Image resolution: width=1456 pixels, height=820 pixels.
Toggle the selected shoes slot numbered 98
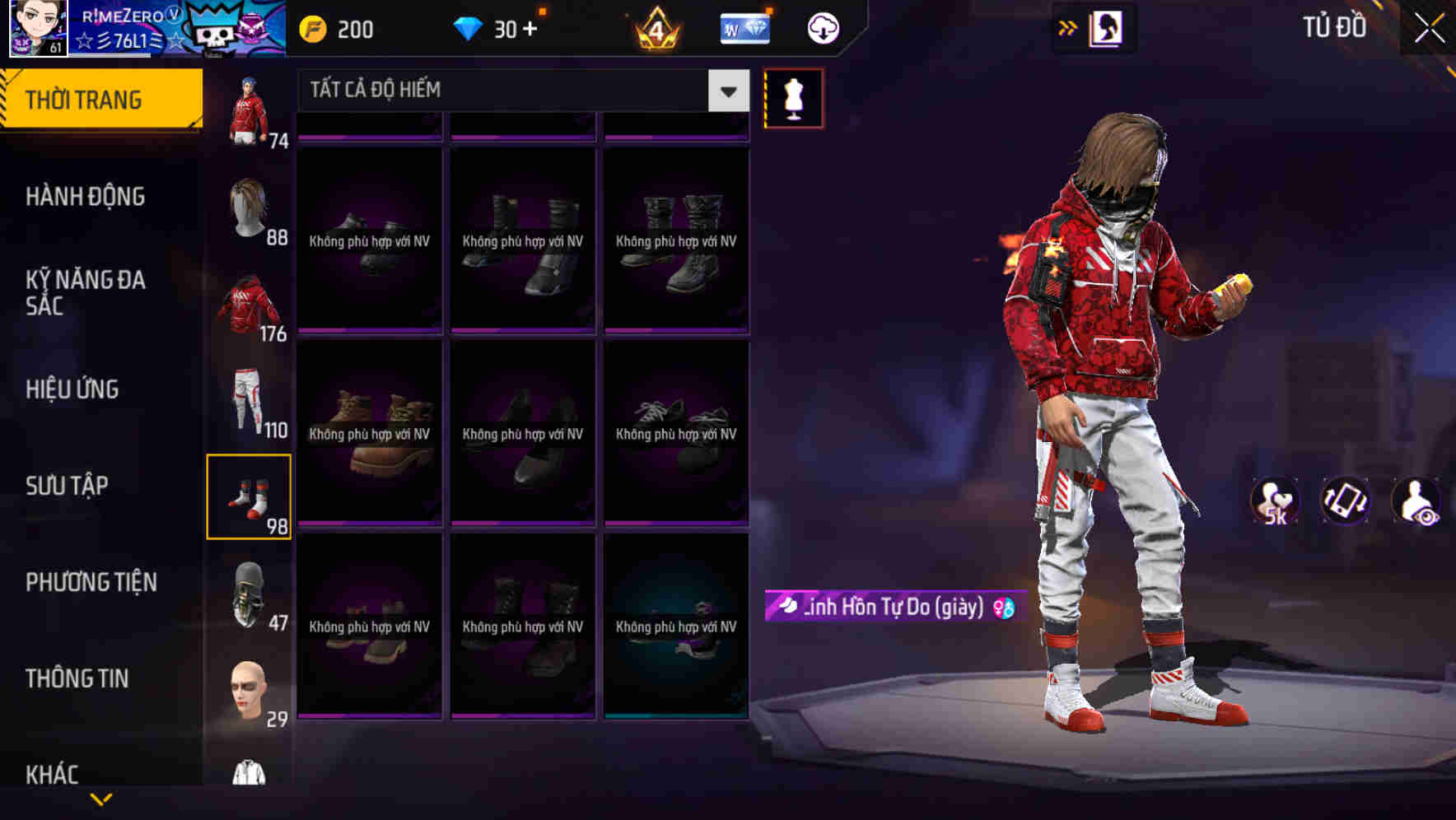[250, 495]
